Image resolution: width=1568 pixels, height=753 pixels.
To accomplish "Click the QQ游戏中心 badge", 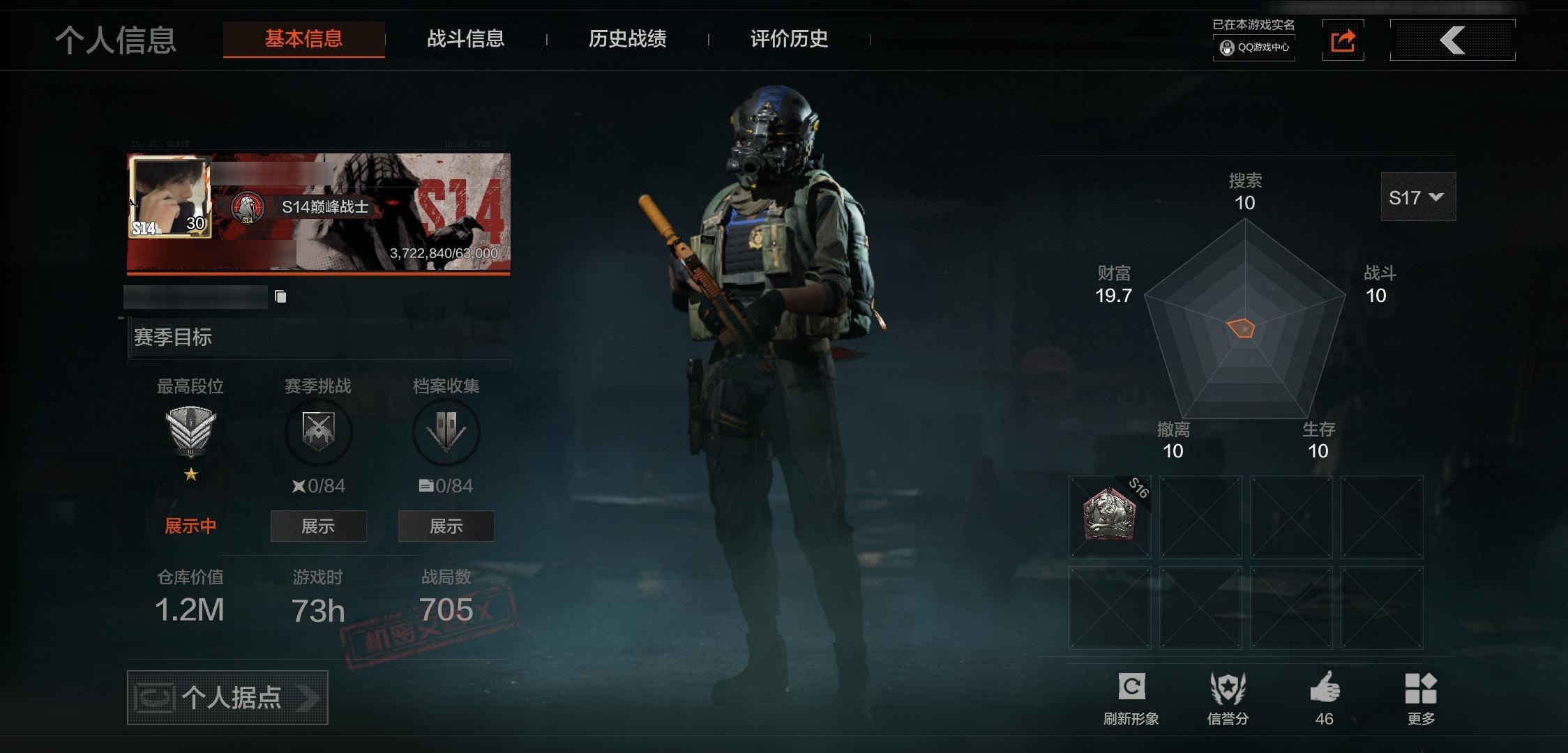I will point(1254,47).
